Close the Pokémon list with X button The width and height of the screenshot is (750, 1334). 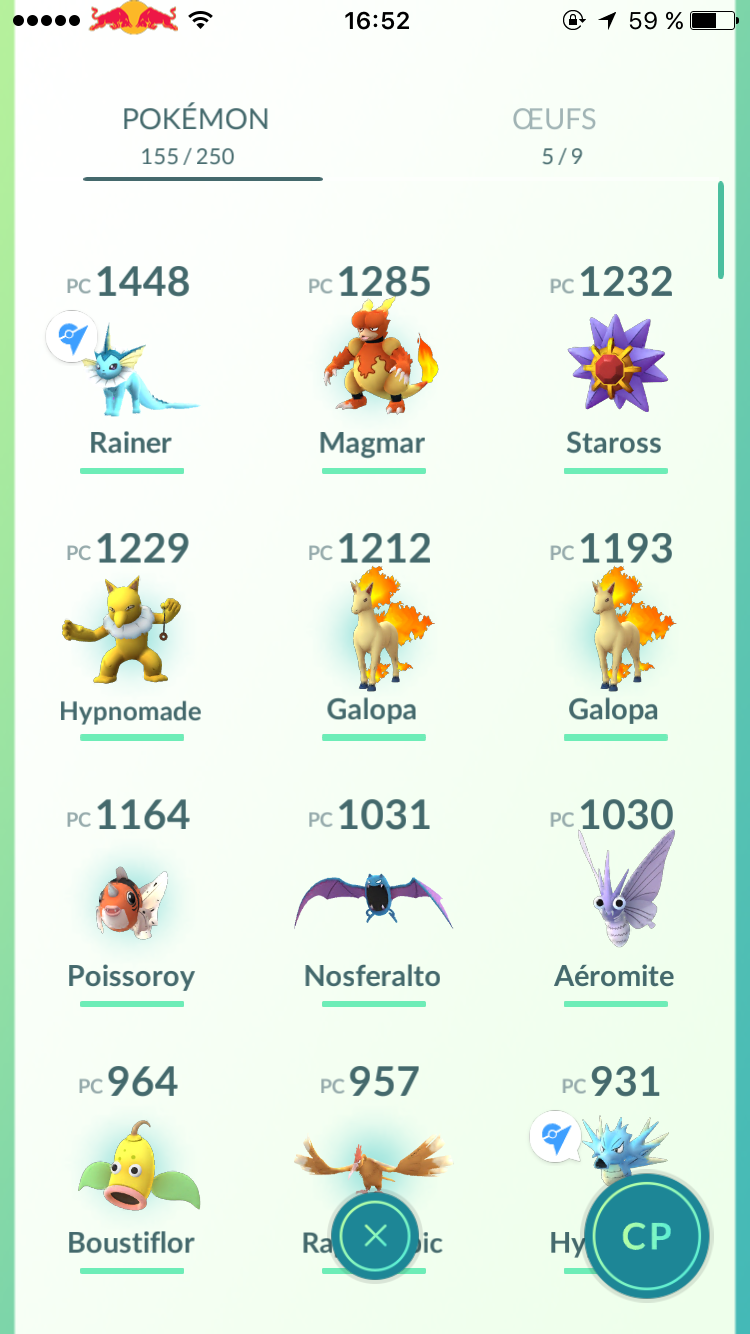click(375, 1237)
